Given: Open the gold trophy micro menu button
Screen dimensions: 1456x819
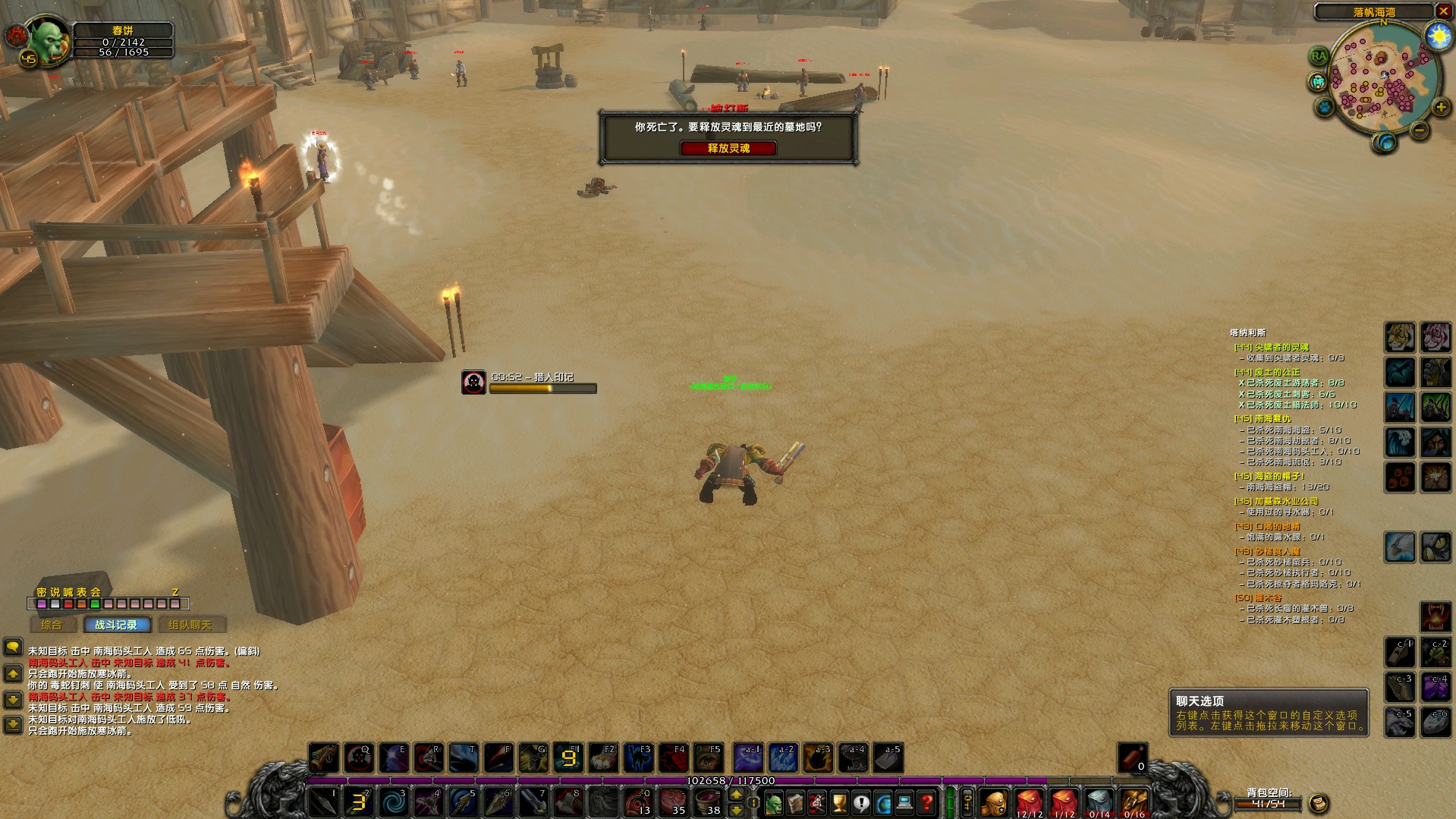Looking at the screenshot, I should (x=839, y=802).
